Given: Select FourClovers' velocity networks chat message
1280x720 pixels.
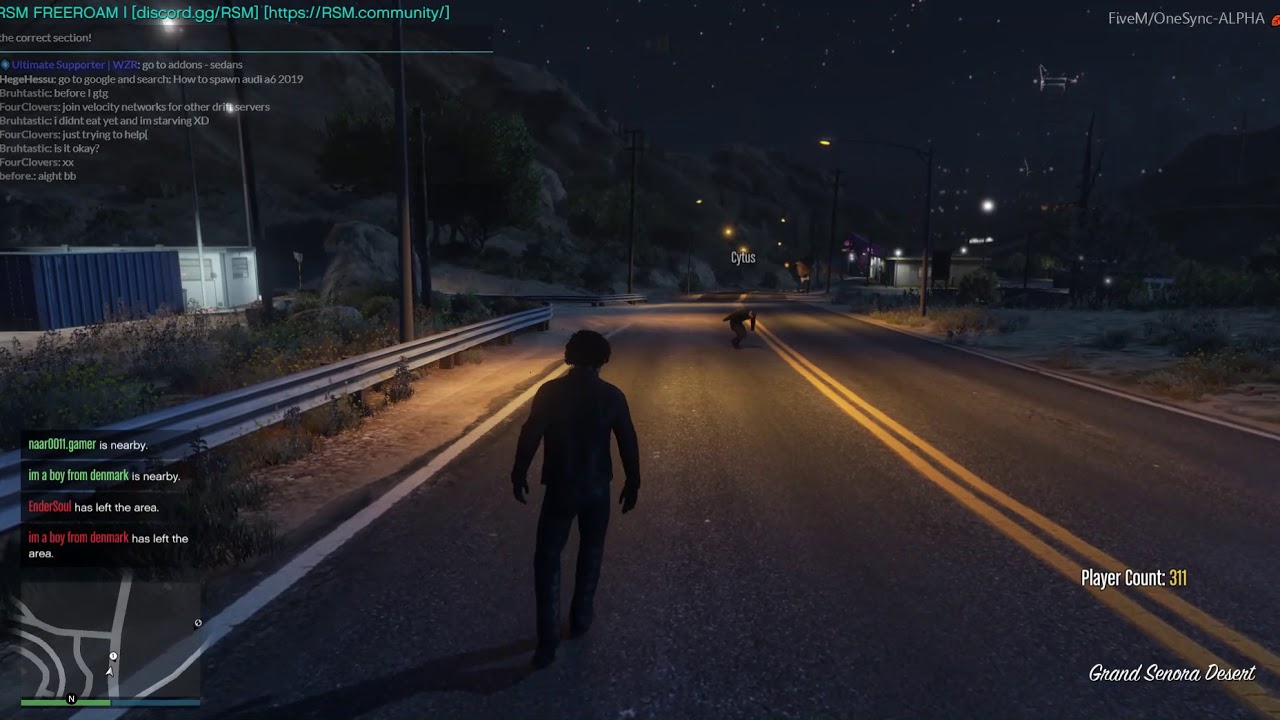Looking at the screenshot, I should point(135,107).
